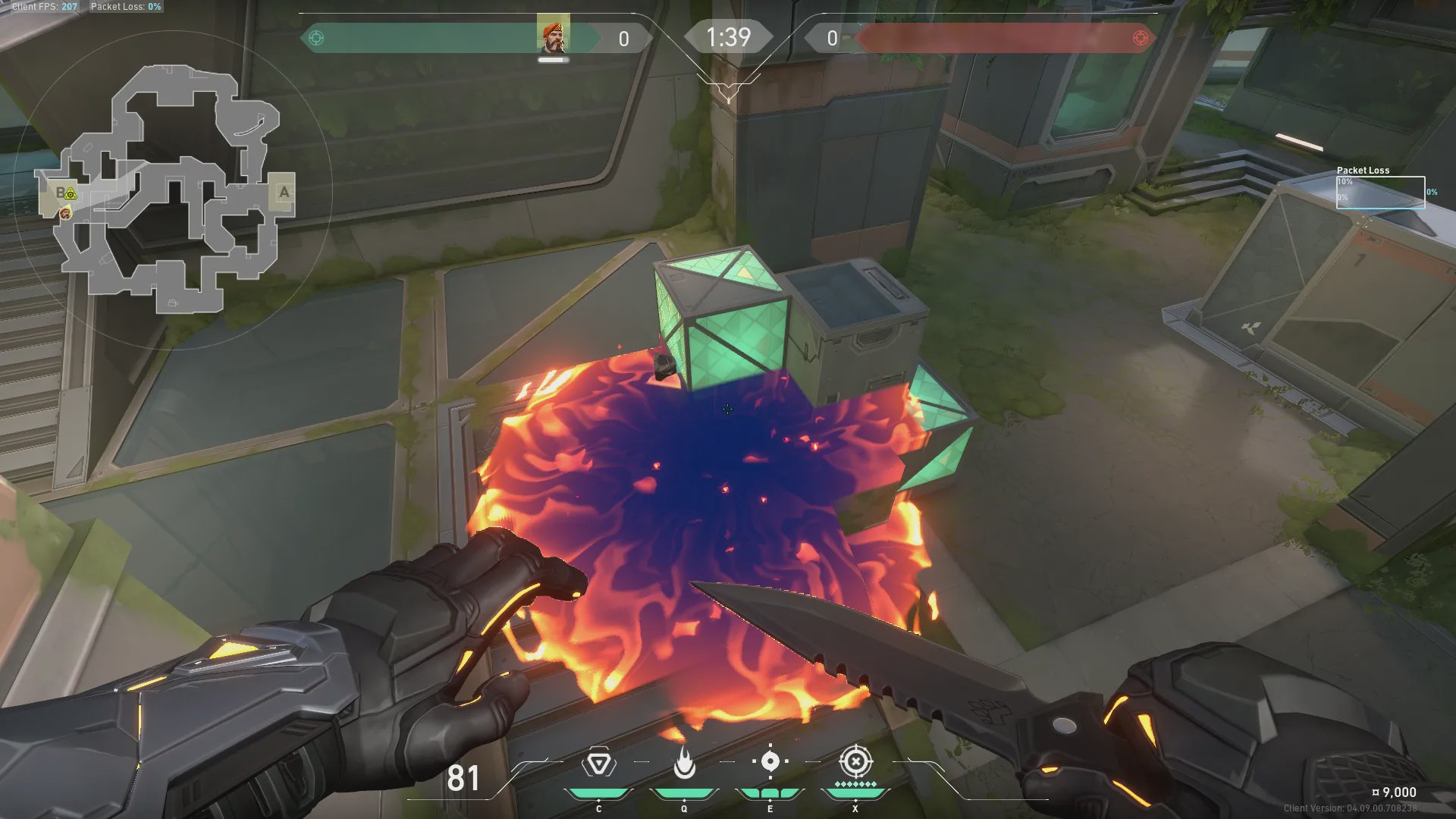Select the Stim Beacon ability icon
This screenshot has height=819, width=1456.
pos(598,763)
